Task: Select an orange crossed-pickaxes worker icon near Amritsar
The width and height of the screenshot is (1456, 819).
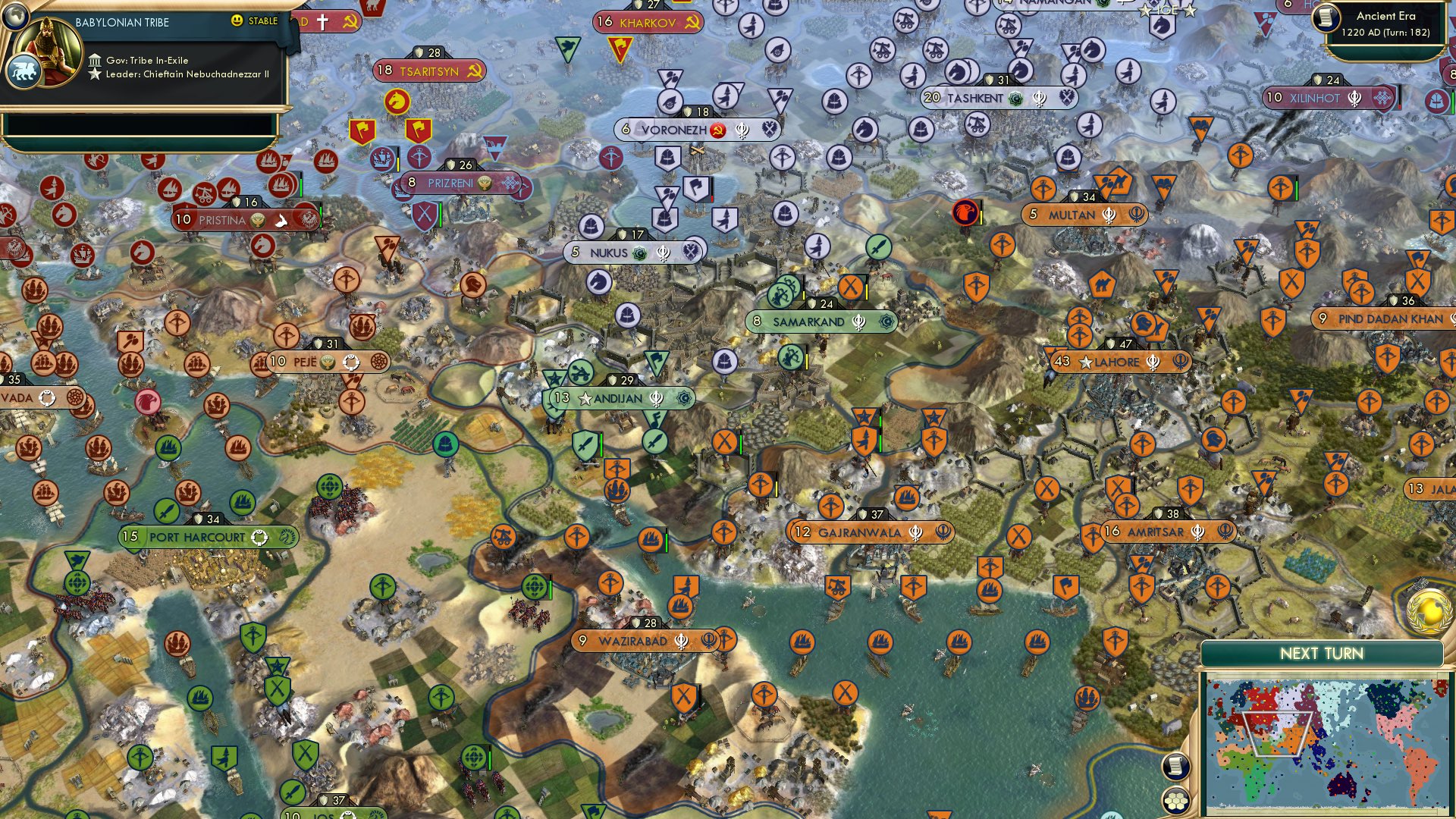Action: [x=1119, y=486]
